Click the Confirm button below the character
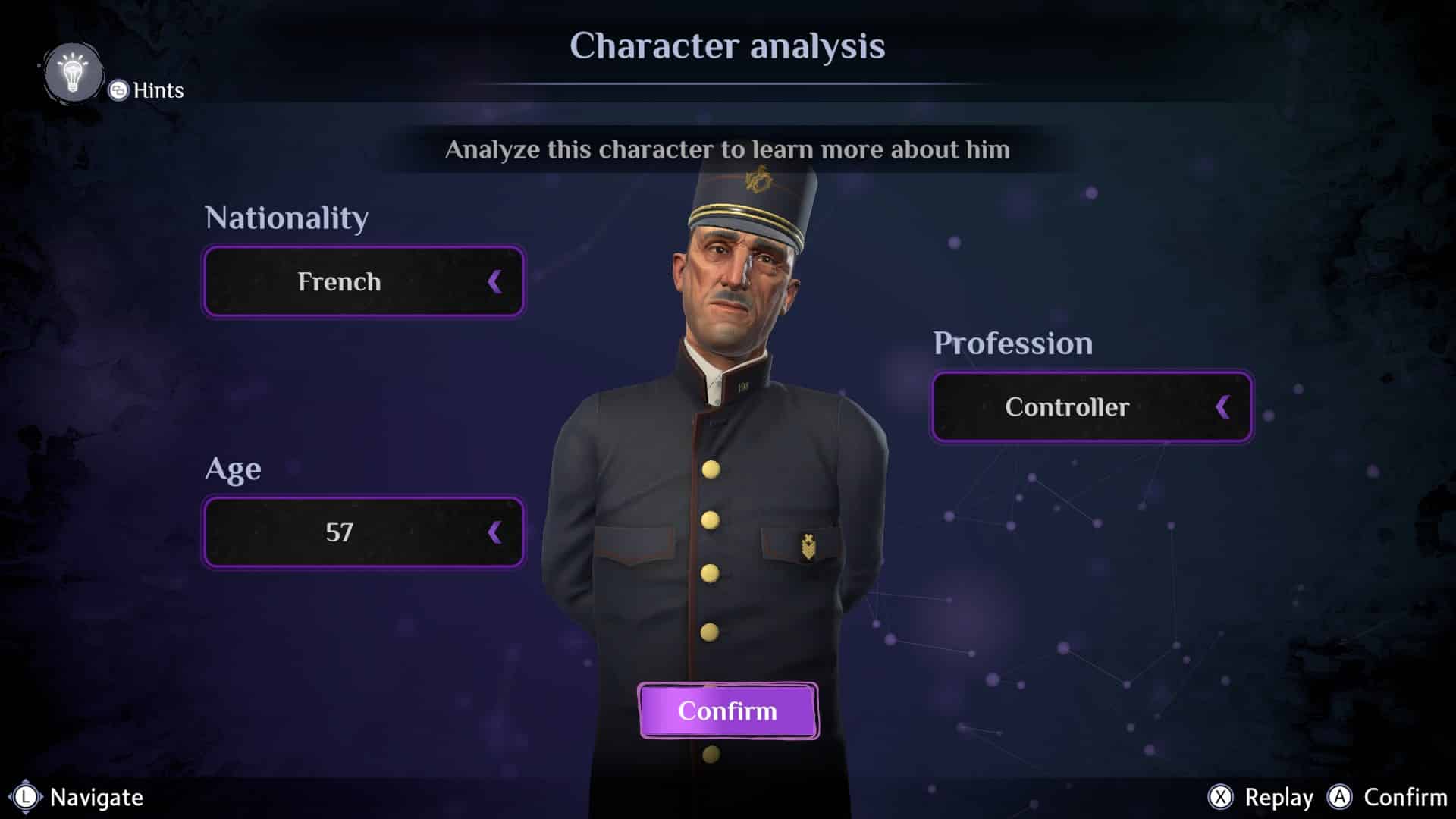Viewport: 1456px width, 819px height. [727, 711]
